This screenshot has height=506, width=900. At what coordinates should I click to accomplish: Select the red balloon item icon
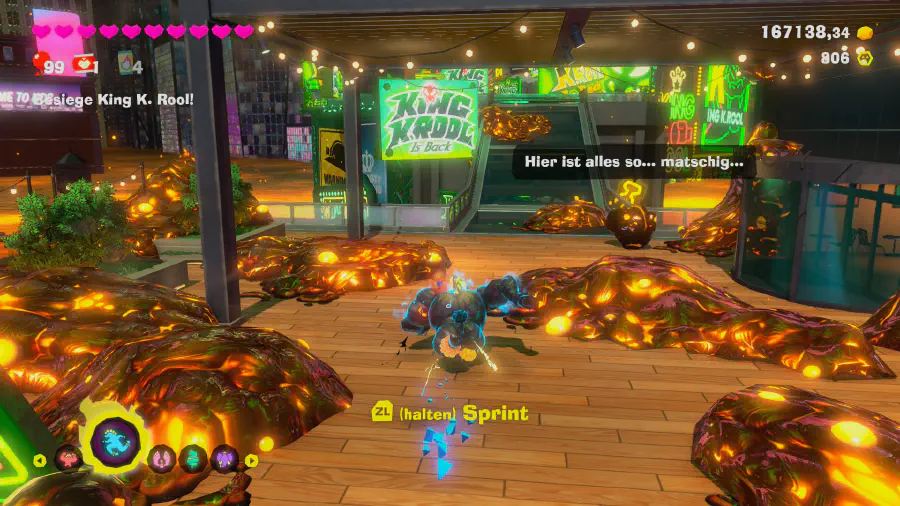(39, 65)
